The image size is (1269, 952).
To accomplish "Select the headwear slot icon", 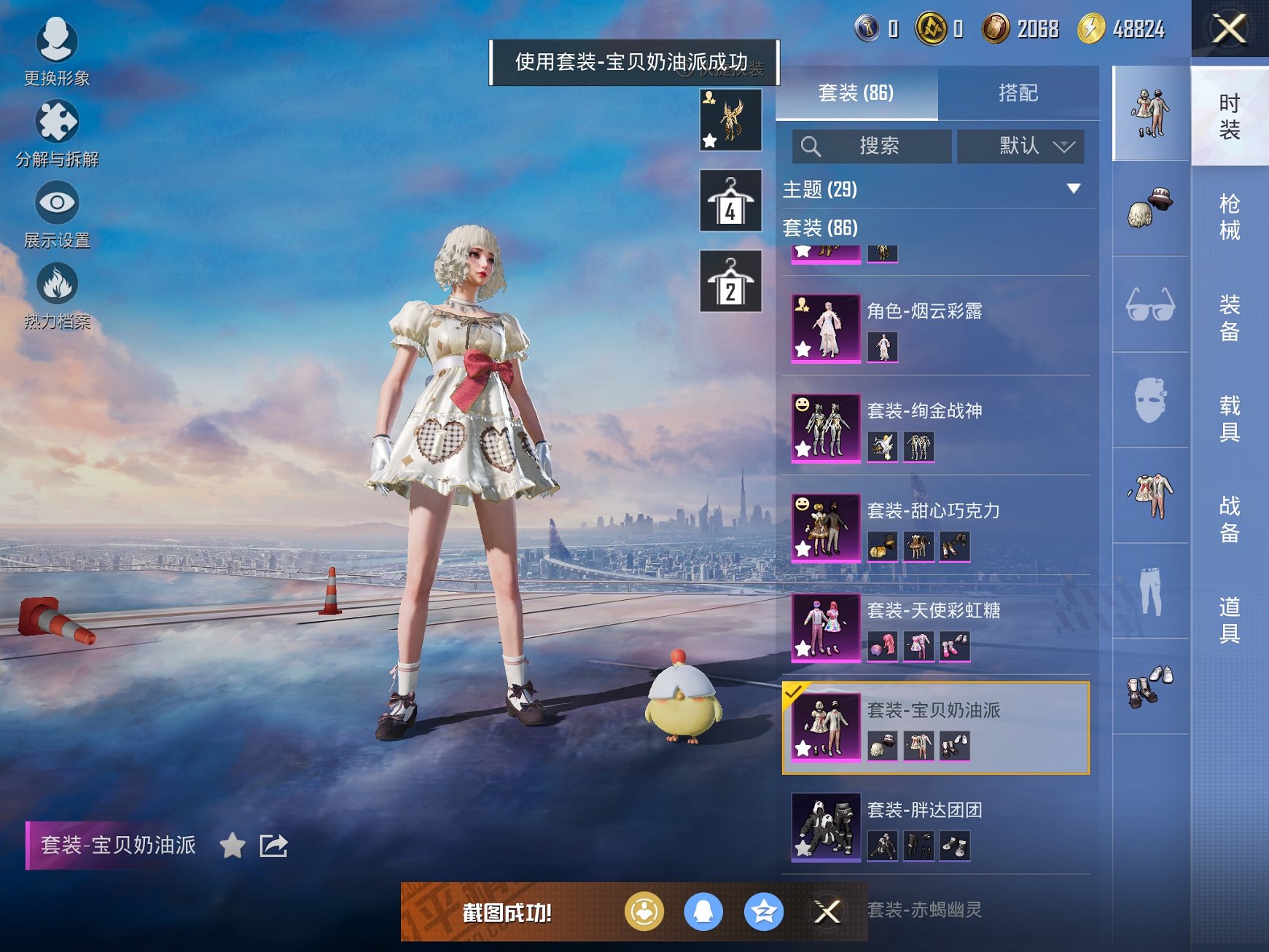I will (1149, 208).
